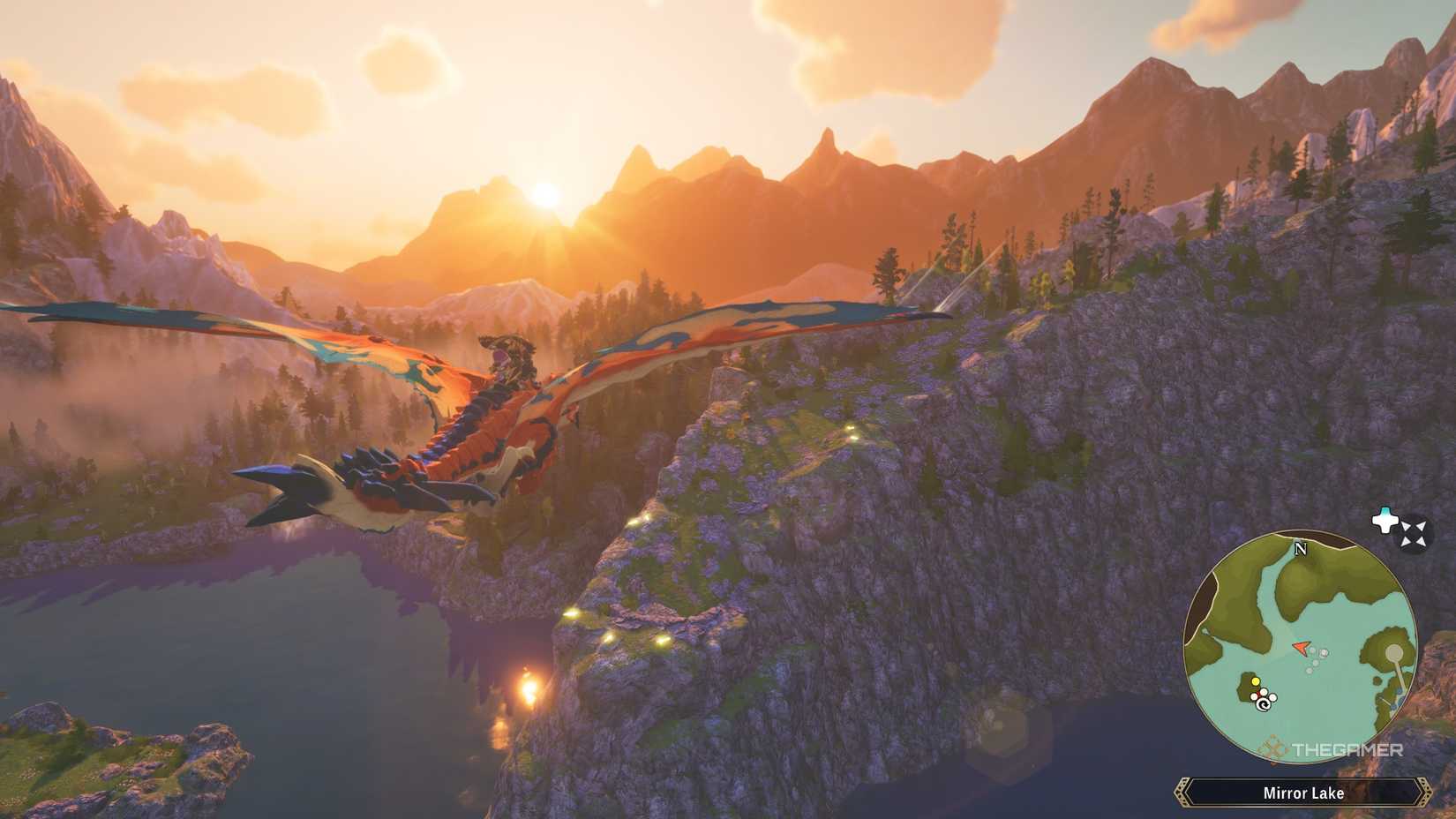Select the orange player arrow on the minimap

1301,648
